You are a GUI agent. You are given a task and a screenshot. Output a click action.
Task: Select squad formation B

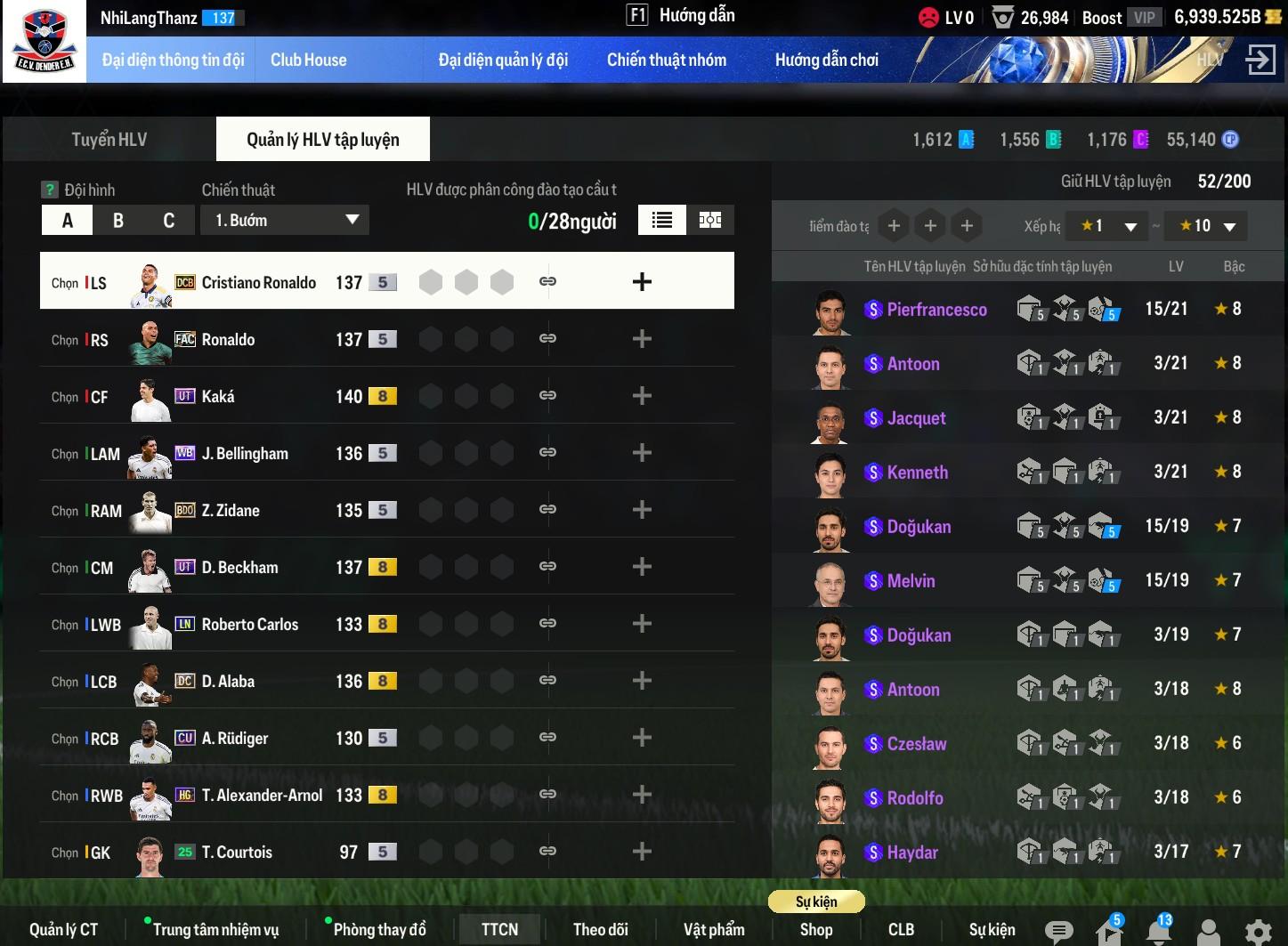click(x=118, y=221)
